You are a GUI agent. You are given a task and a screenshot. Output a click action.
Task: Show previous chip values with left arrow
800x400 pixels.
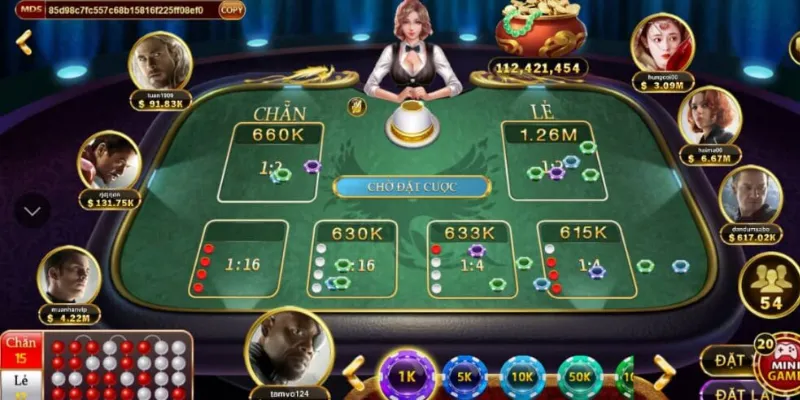pyautogui.click(x=353, y=374)
